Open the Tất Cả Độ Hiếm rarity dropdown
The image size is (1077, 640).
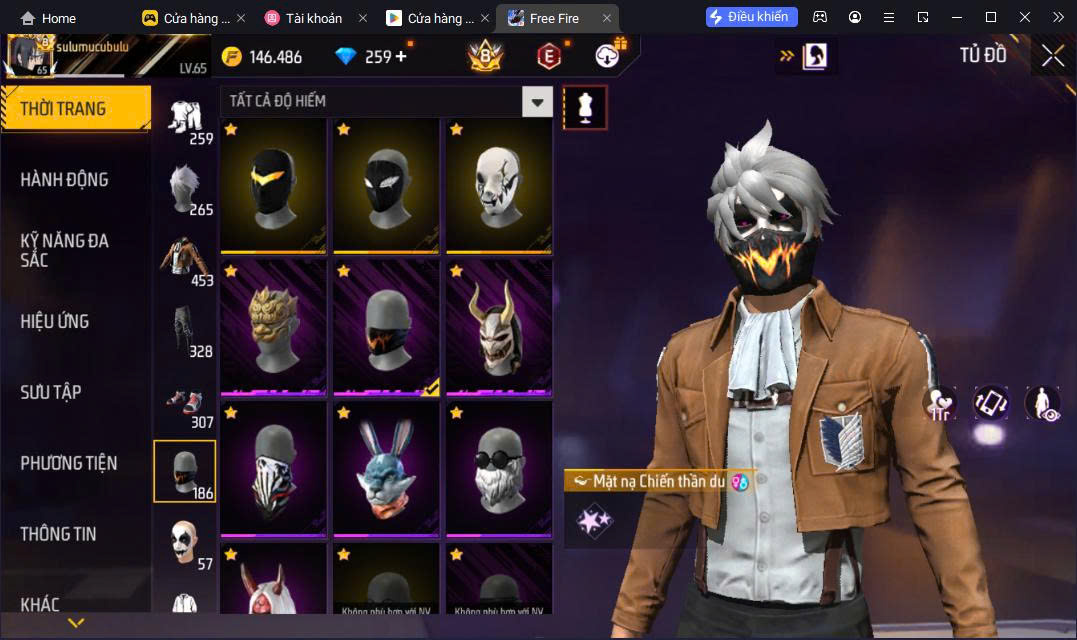[537, 101]
